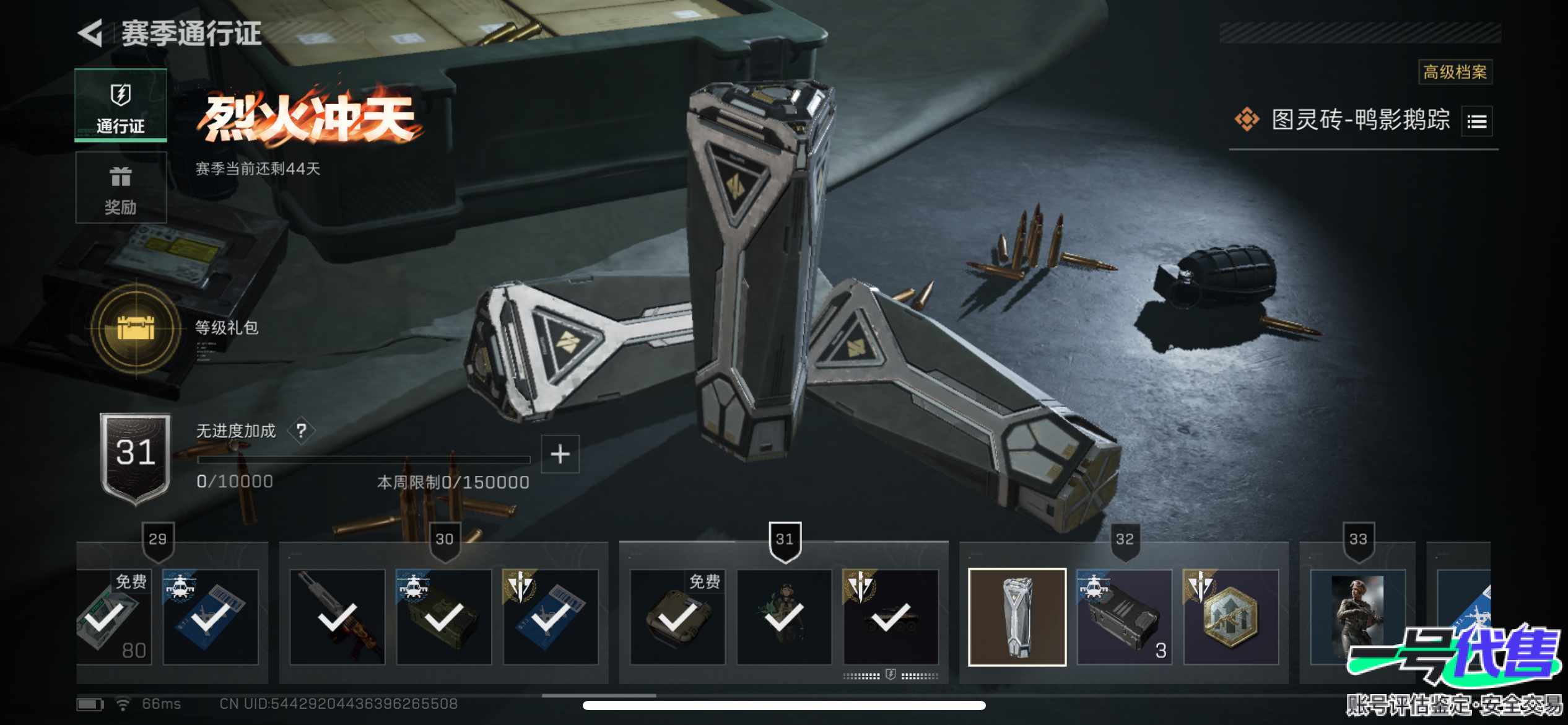This screenshot has height=725, width=1568.
Task: Show the progress bonus question mark info
Action: tap(301, 430)
